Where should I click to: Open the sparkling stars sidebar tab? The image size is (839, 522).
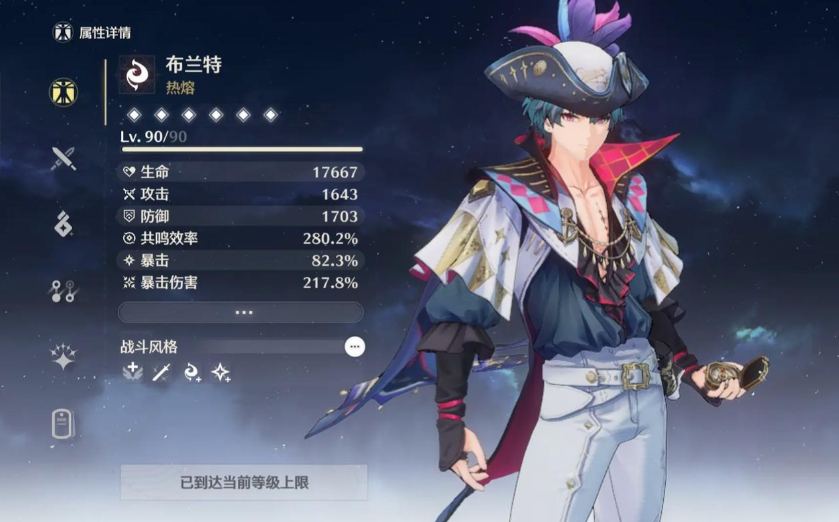pyautogui.click(x=64, y=357)
